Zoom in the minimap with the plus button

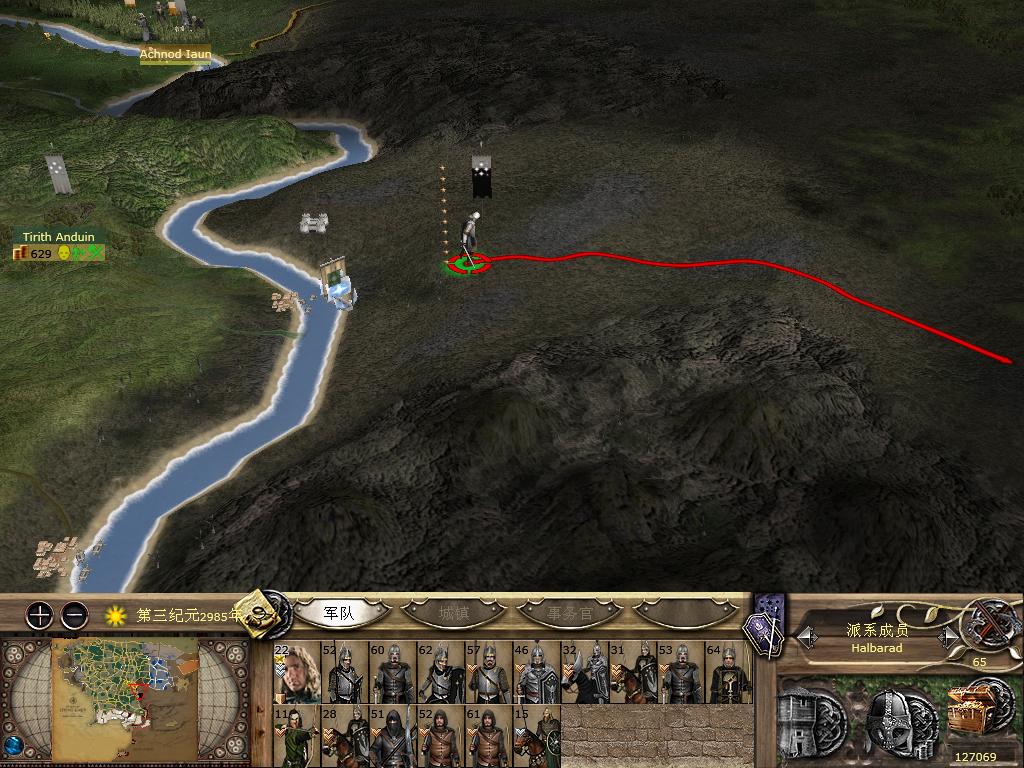(x=39, y=615)
